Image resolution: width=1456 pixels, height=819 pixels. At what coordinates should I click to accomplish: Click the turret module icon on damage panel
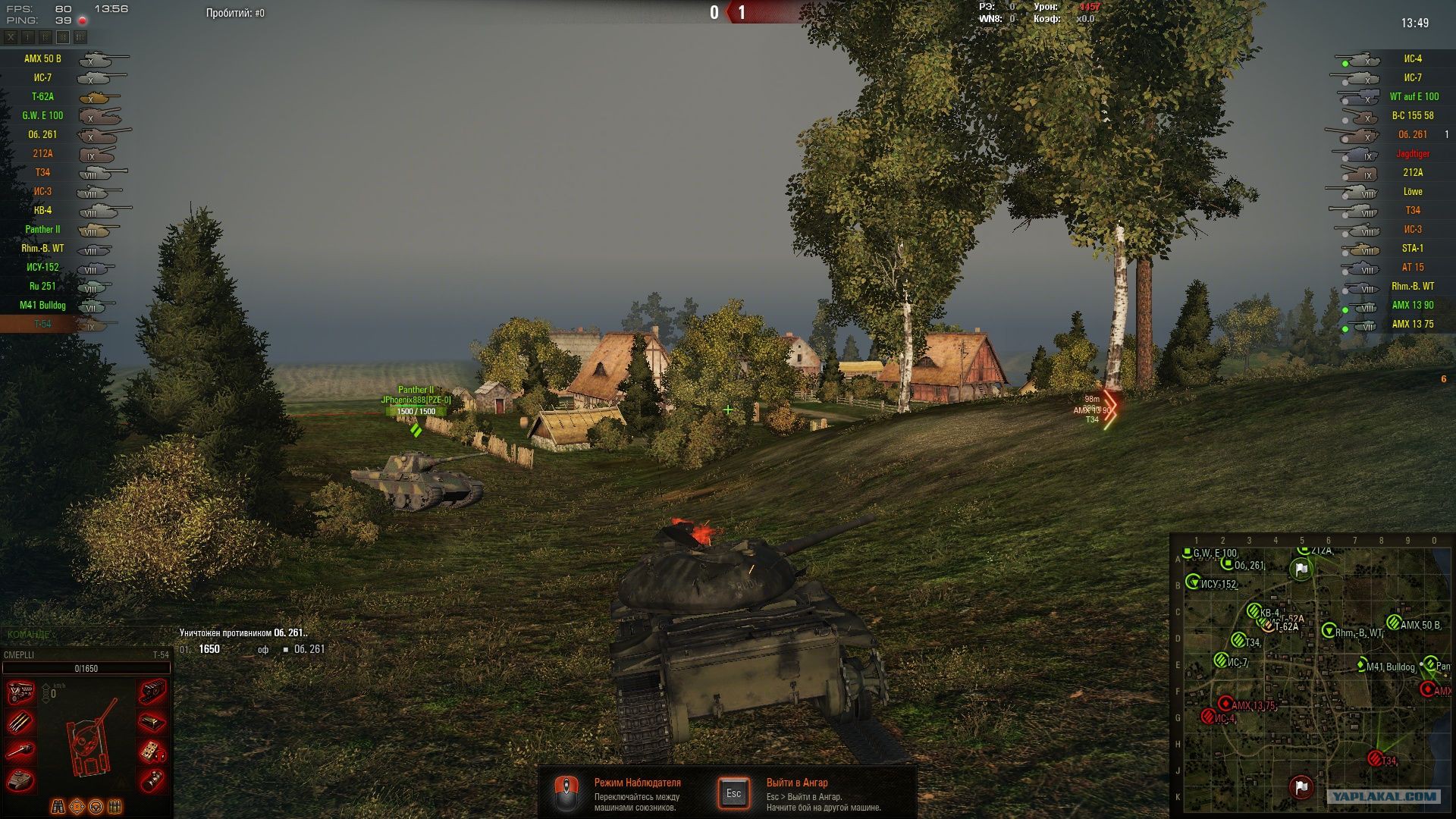(x=20, y=779)
